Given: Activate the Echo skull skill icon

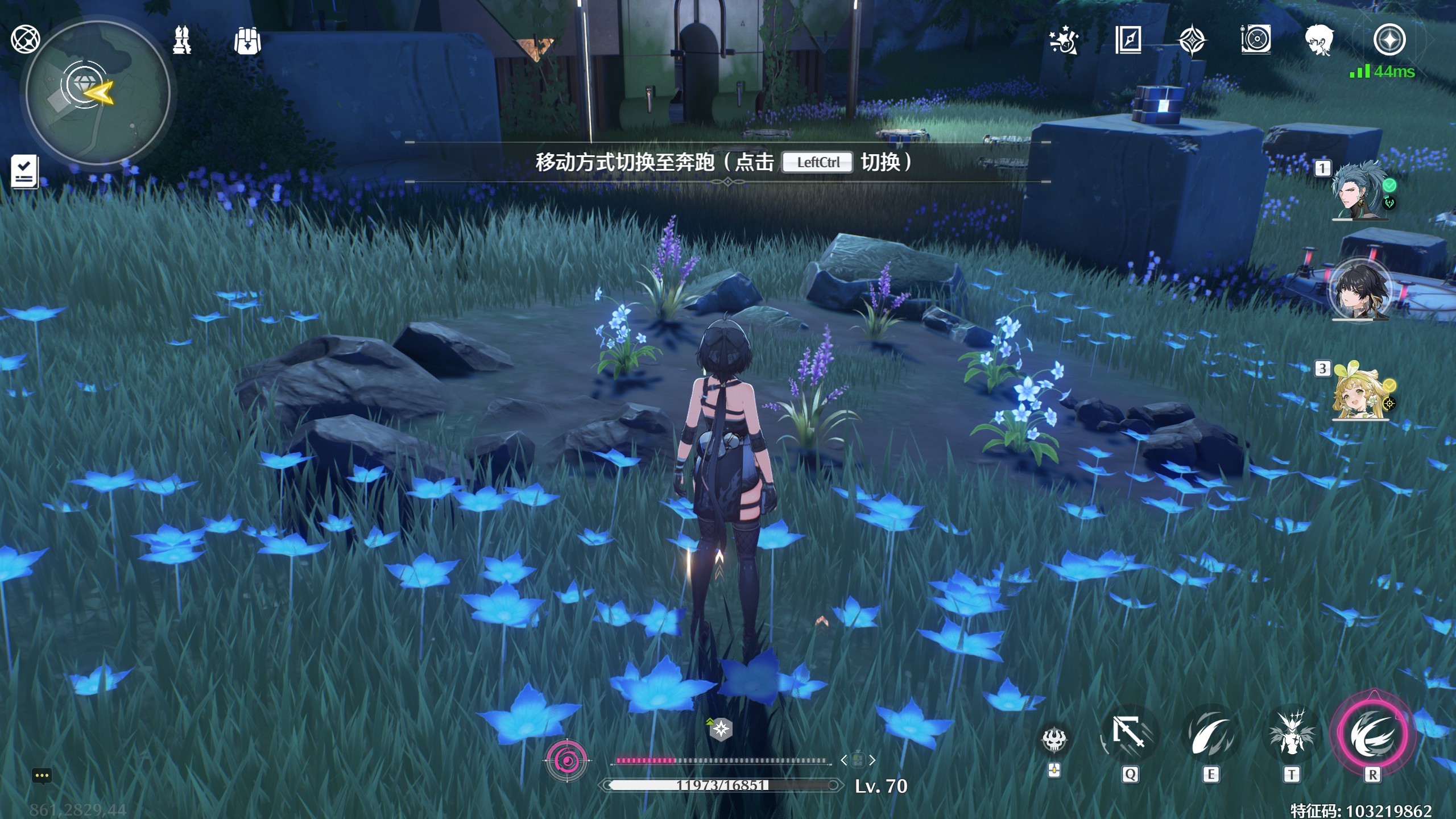Looking at the screenshot, I should click(x=1054, y=739).
